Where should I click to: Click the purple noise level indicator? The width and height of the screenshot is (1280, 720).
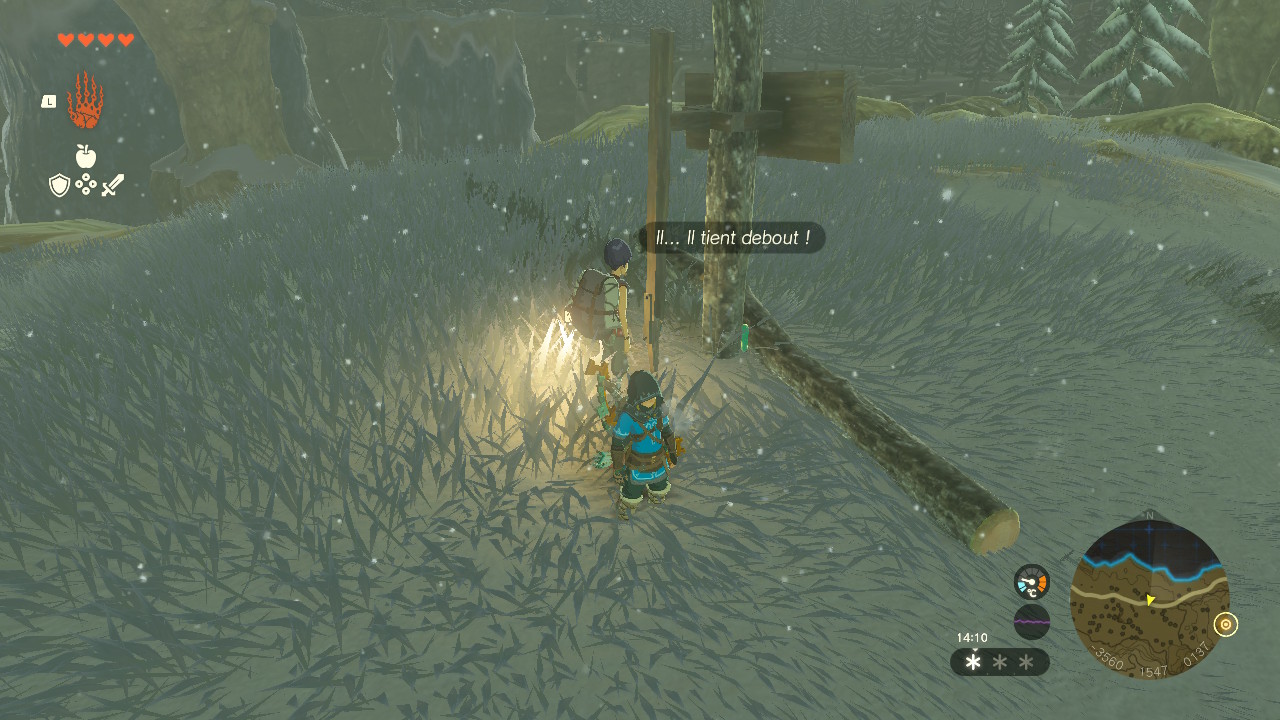point(1031,621)
